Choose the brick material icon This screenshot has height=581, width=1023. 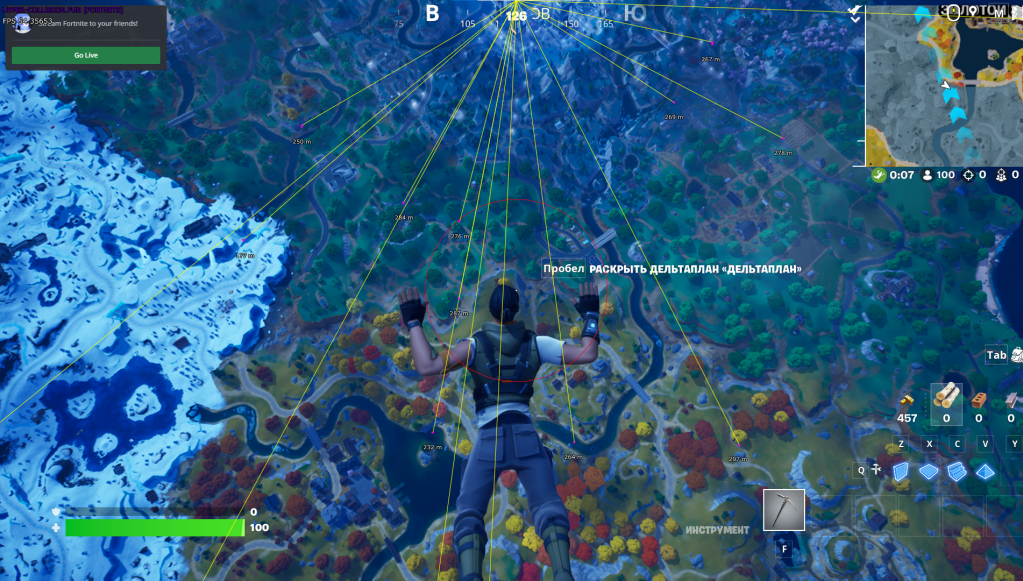[980, 399]
